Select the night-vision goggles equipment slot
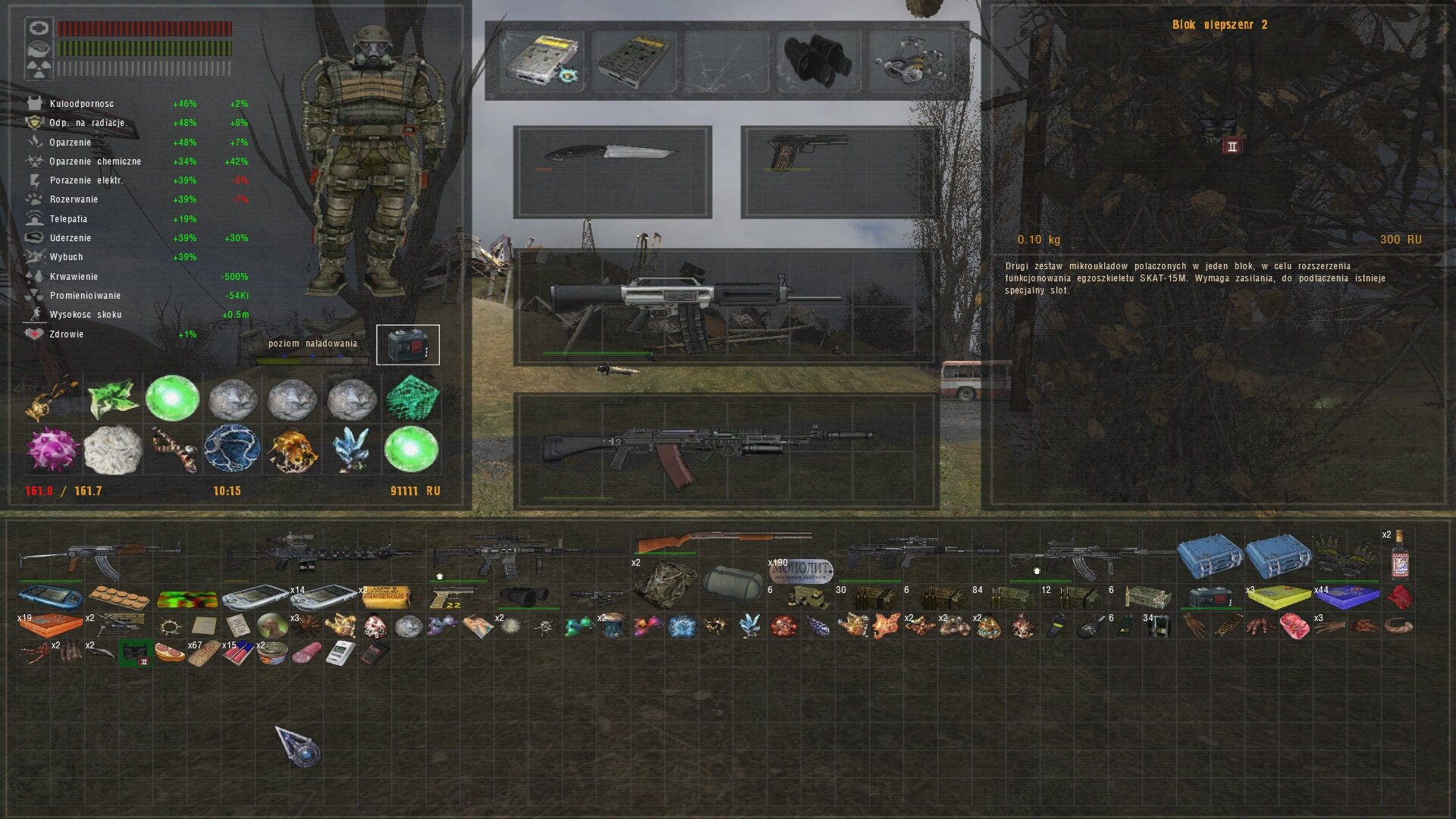 coord(817,60)
